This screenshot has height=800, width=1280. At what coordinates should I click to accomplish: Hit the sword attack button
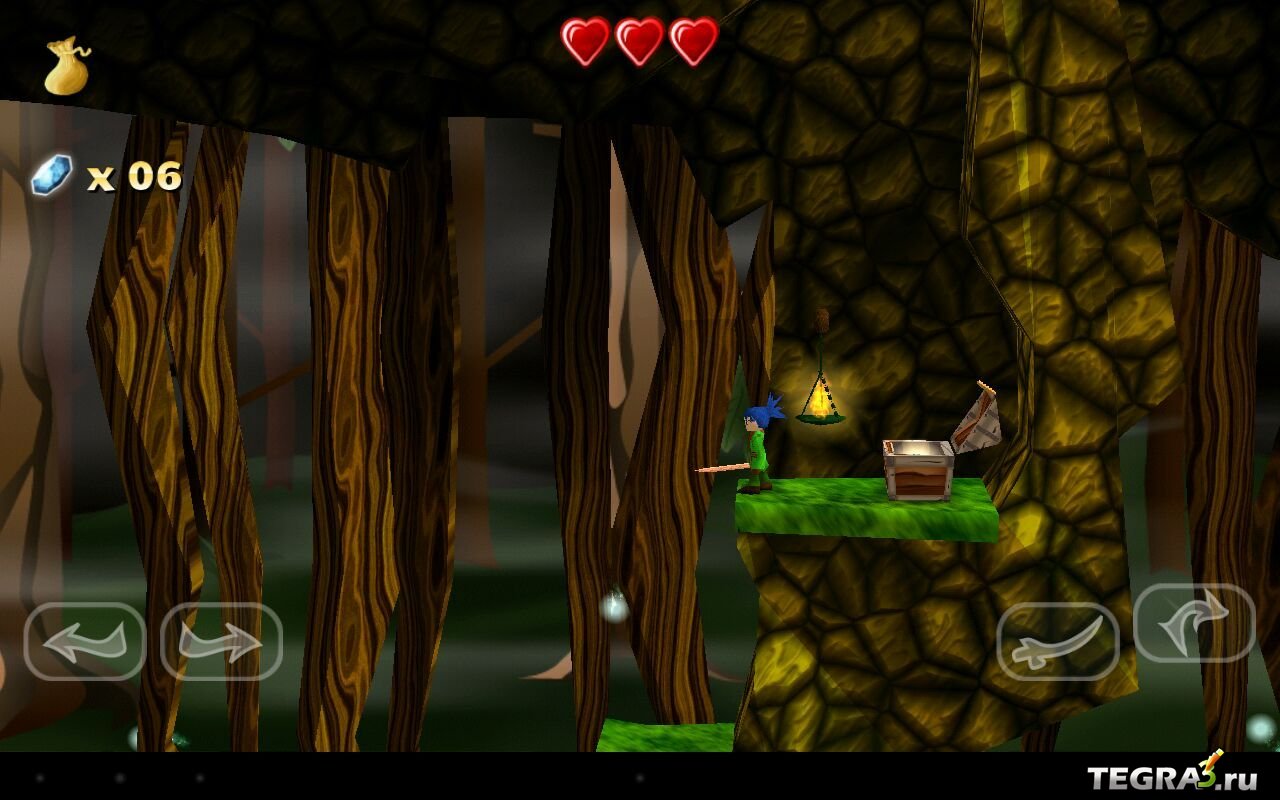[1058, 641]
